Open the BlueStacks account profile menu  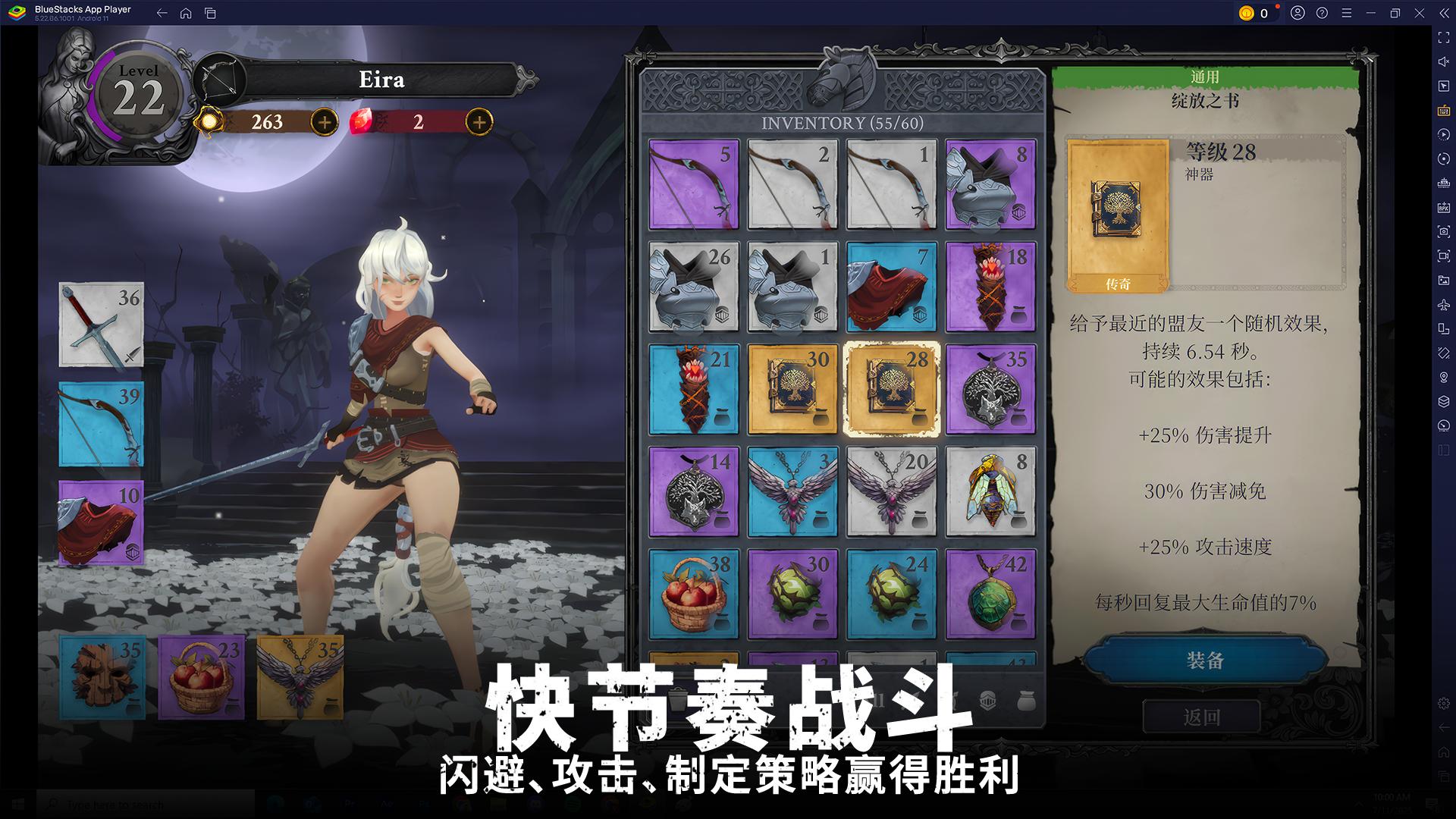1298,13
